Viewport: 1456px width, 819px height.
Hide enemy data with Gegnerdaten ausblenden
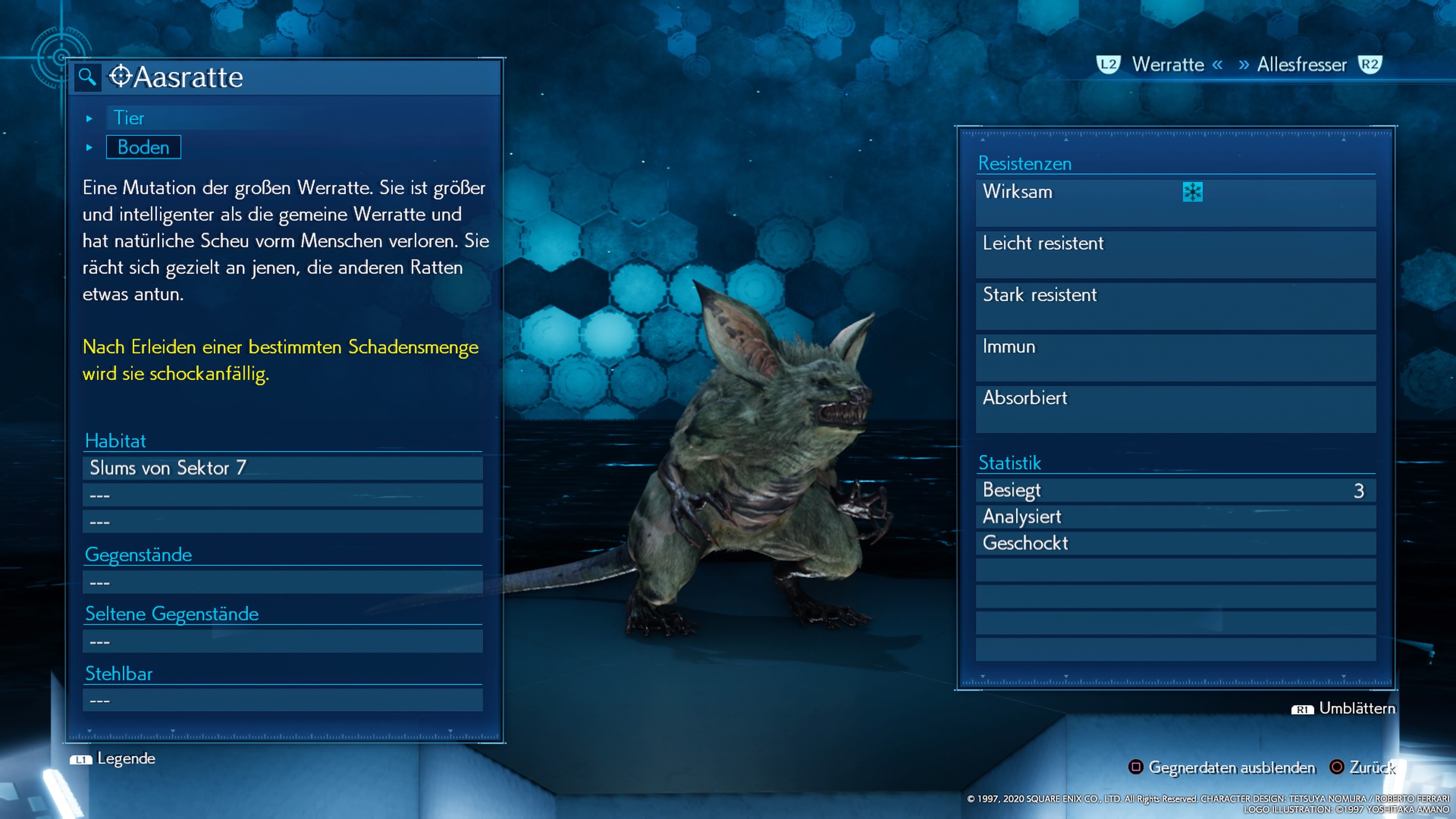pyautogui.click(x=1231, y=767)
